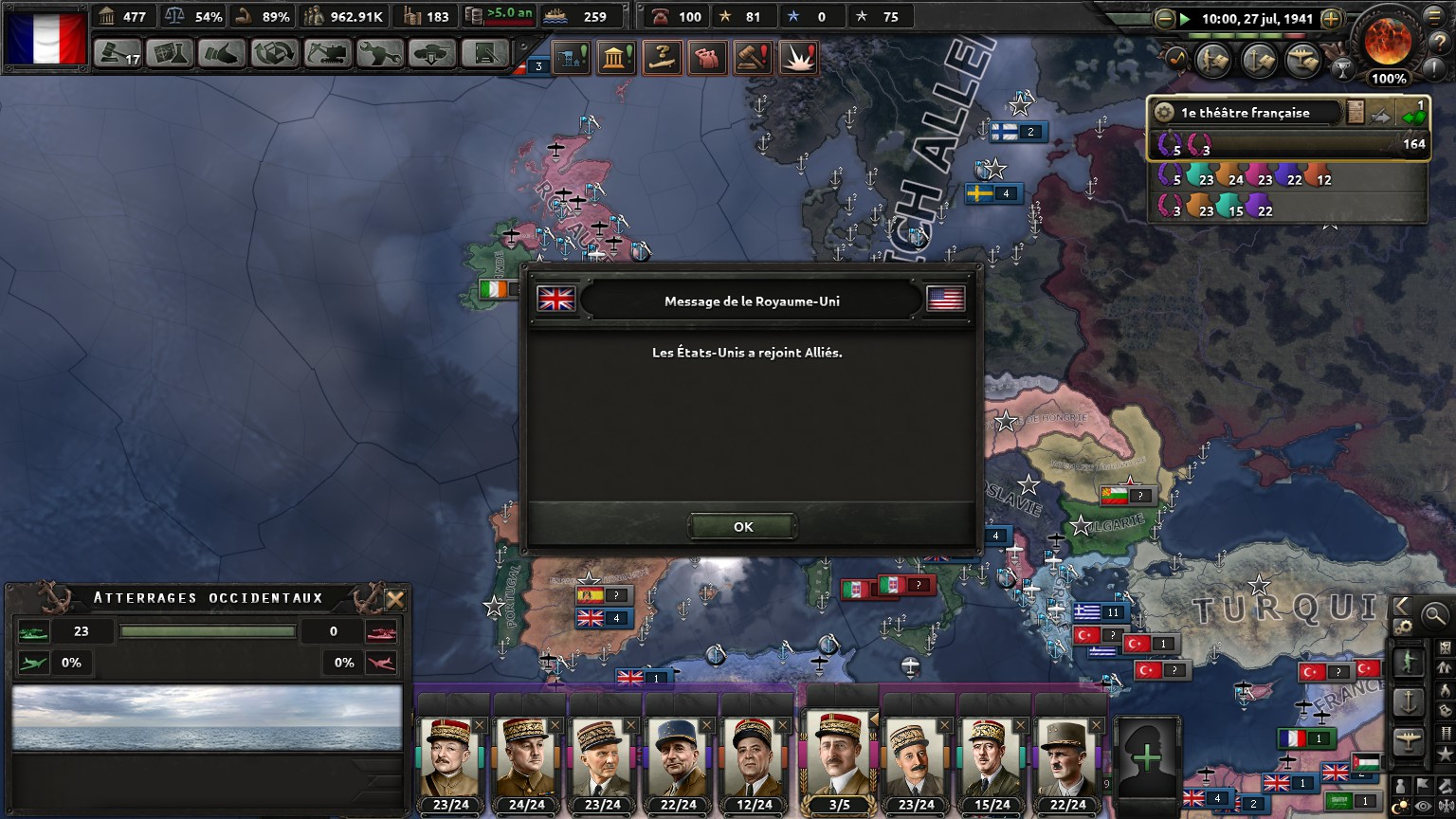
Task: Open the diplomacy handshake button
Action: [x=222, y=53]
